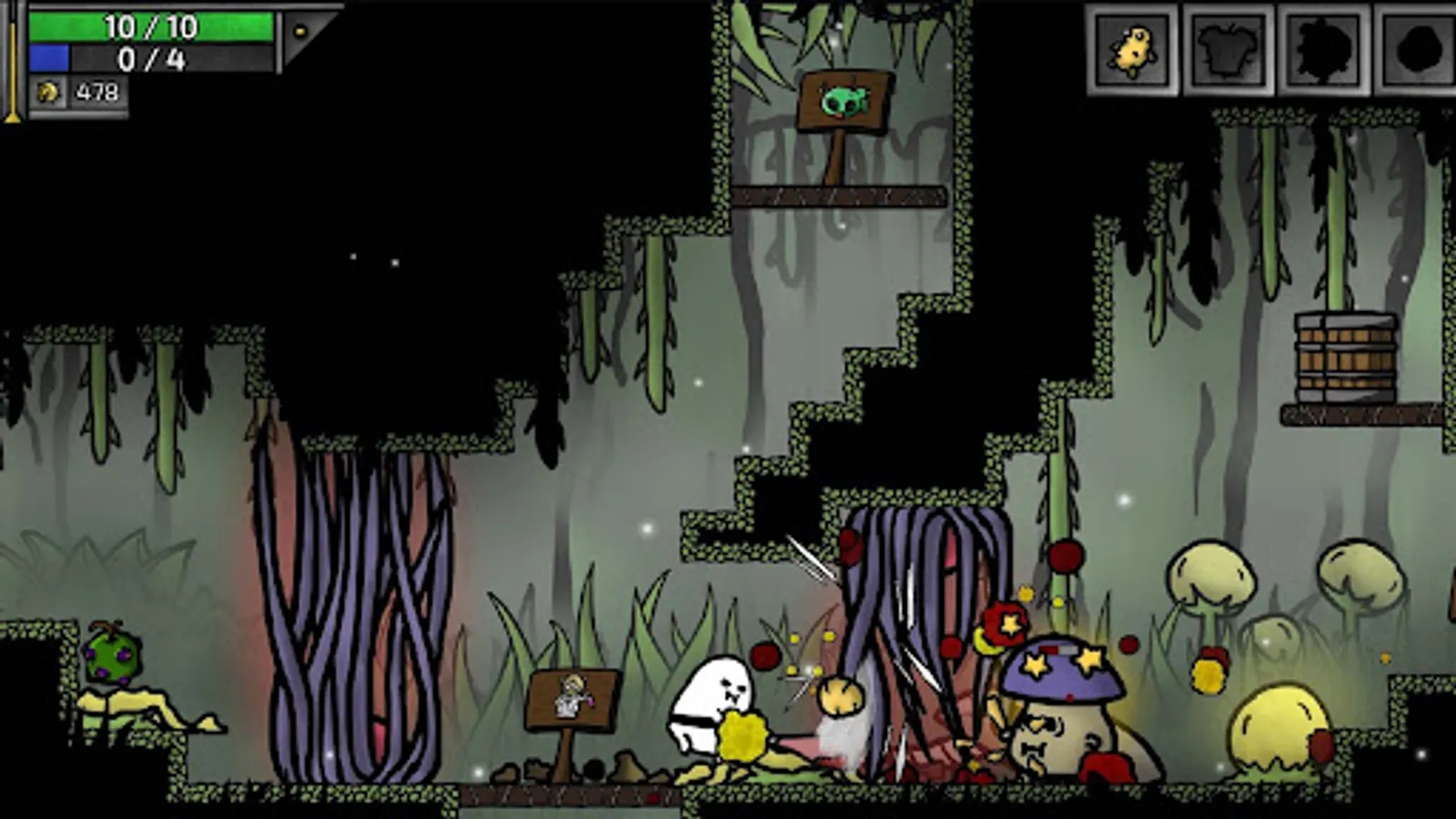This screenshot has width=1456, height=819.
Task: Select the yellow chick item in first inventory slot
Action: (x=1134, y=47)
